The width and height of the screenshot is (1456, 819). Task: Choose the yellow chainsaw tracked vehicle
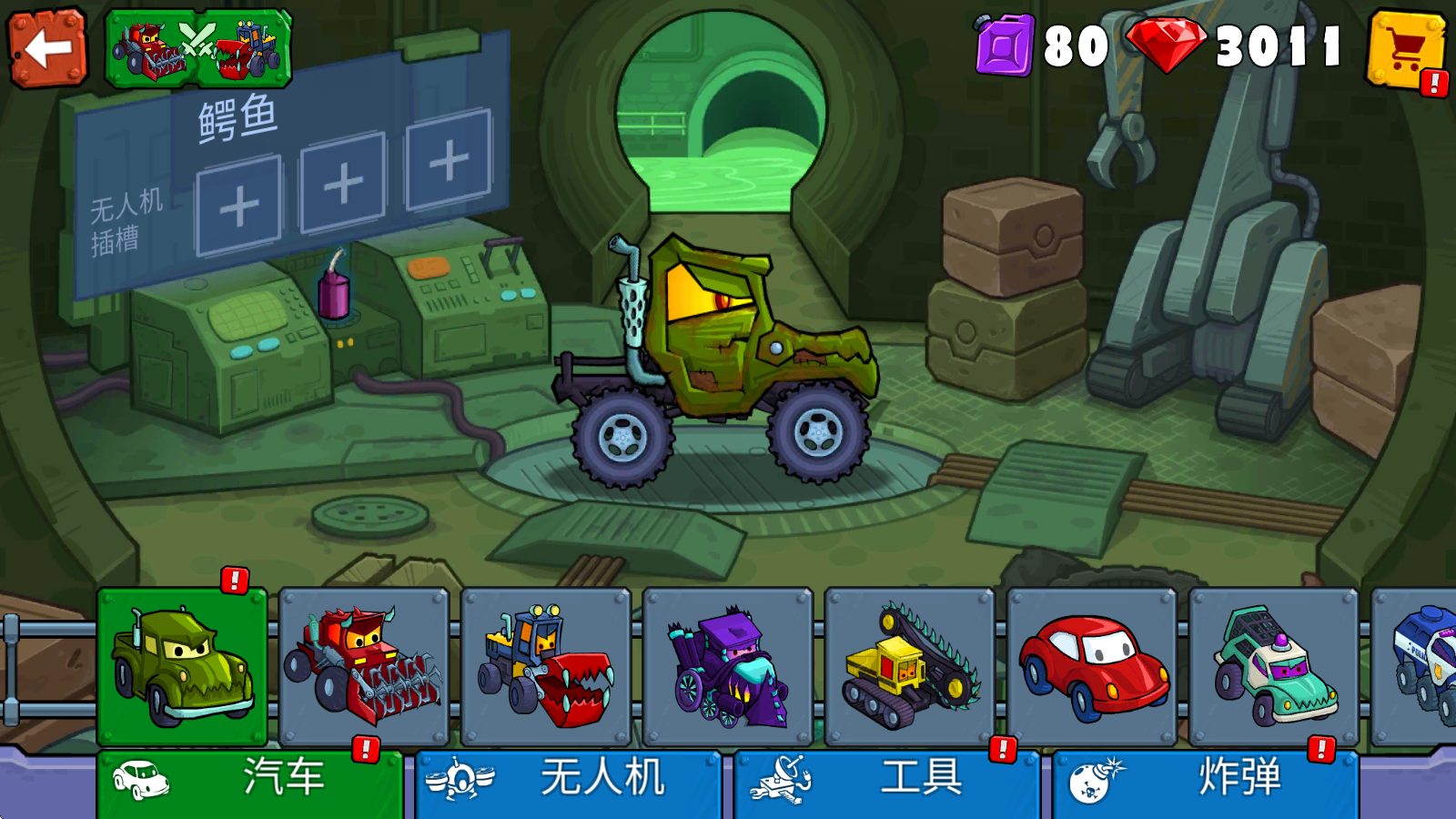click(910, 666)
